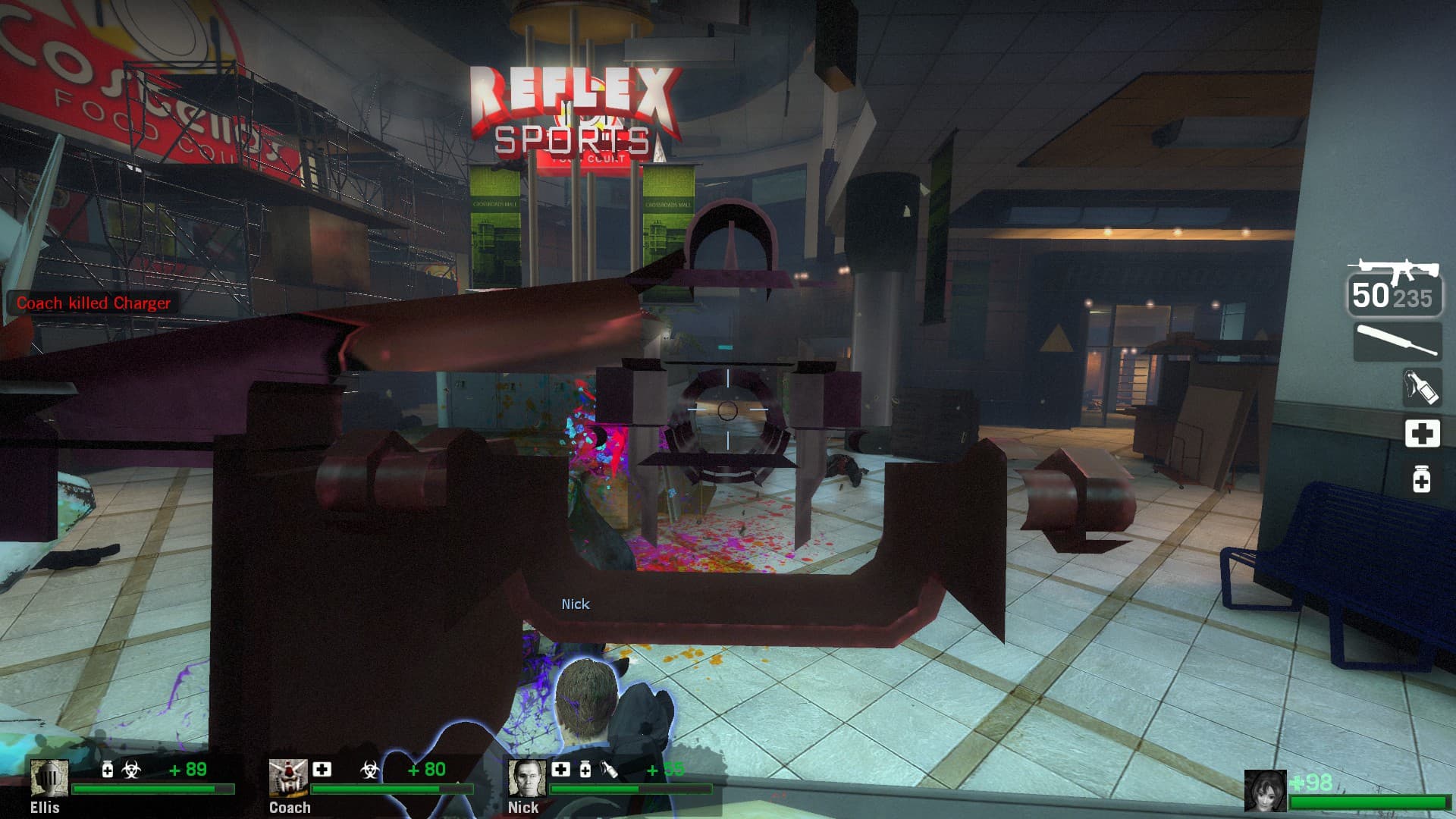
Task: Select the first aid kit slot
Action: (1422, 434)
